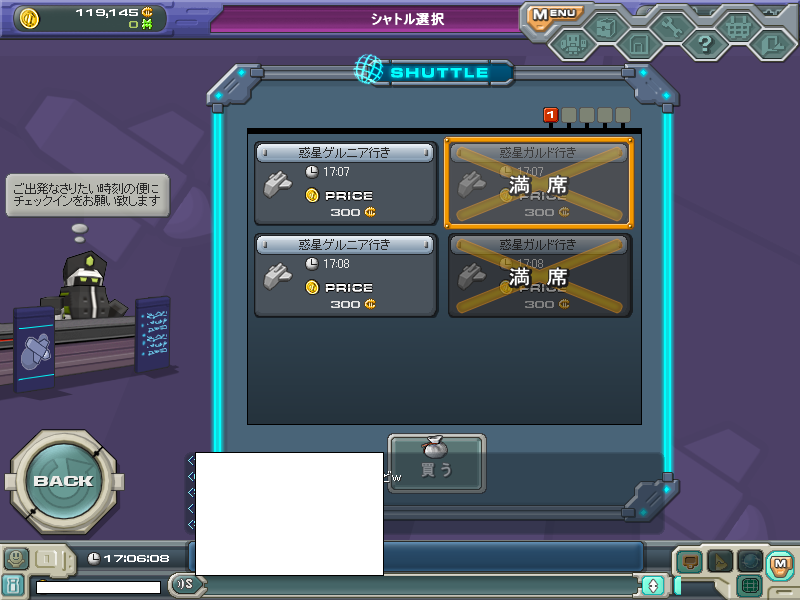This screenshot has height=600, width=800.
Task: Open the question mark help icon
Action: pyautogui.click(x=705, y=43)
